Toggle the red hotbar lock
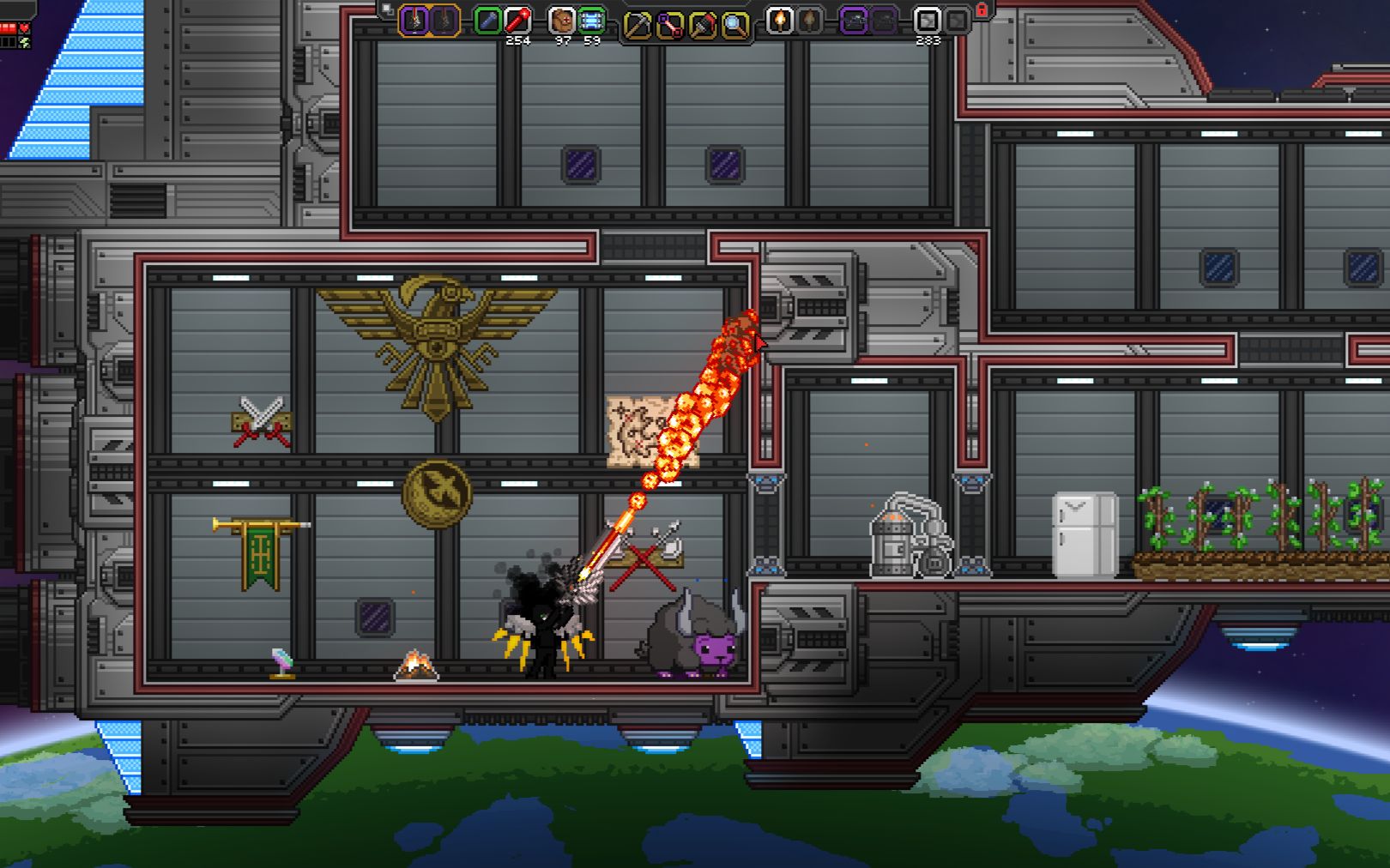Screen dimensions: 1390x868 tap(982, 10)
